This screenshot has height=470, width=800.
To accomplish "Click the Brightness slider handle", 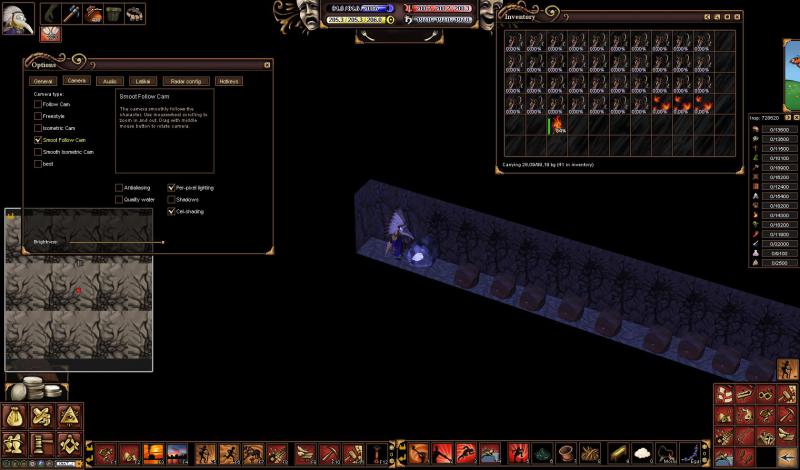I will coord(163,242).
